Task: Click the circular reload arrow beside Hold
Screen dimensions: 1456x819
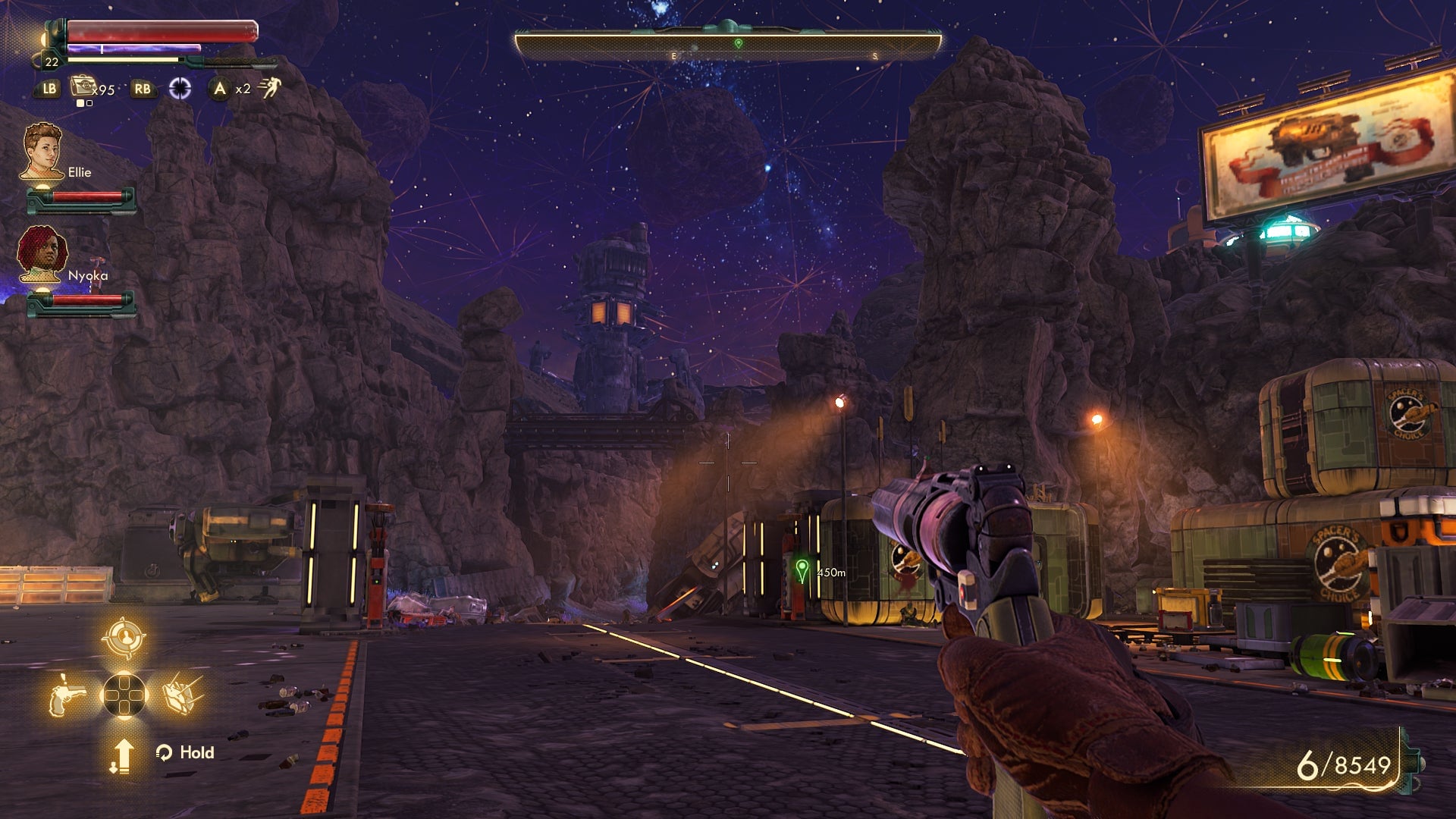Action: [165, 753]
